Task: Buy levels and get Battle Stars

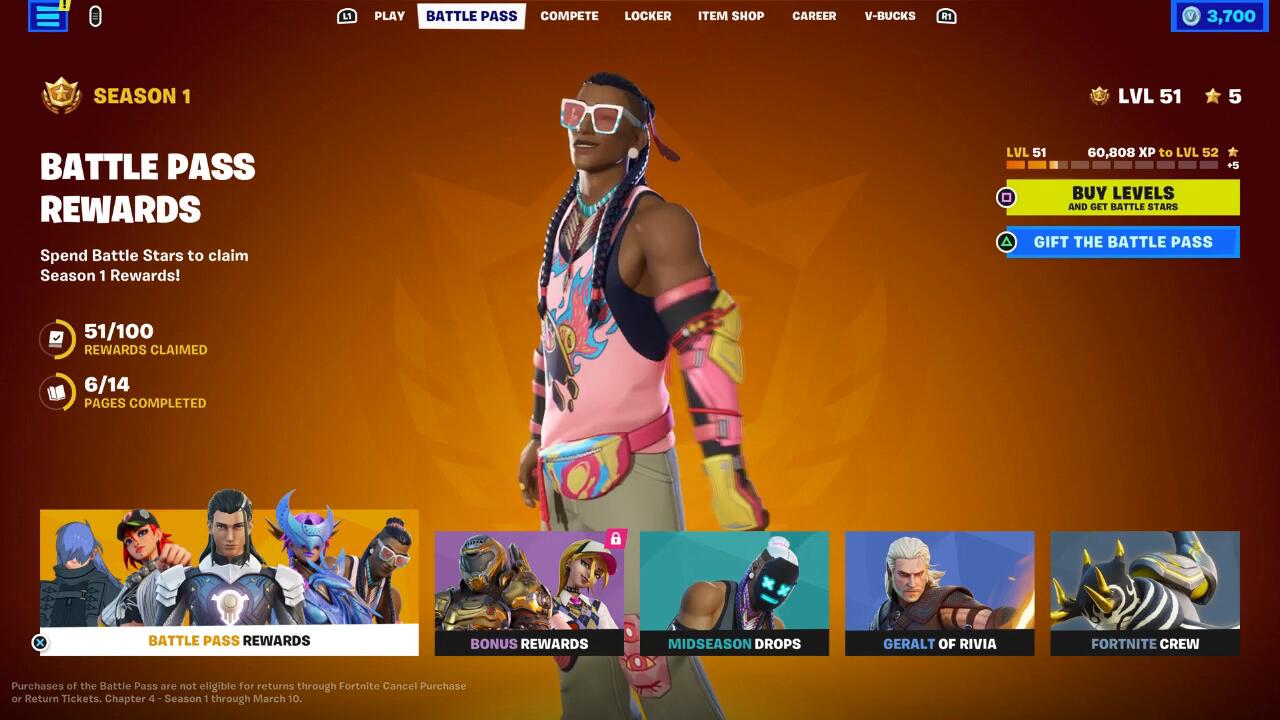Action: click(x=1122, y=197)
